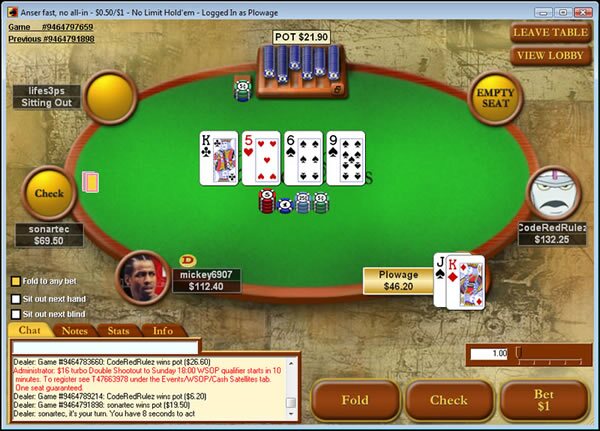Open the Info tab
This screenshot has height=431, width=600.
162,330
